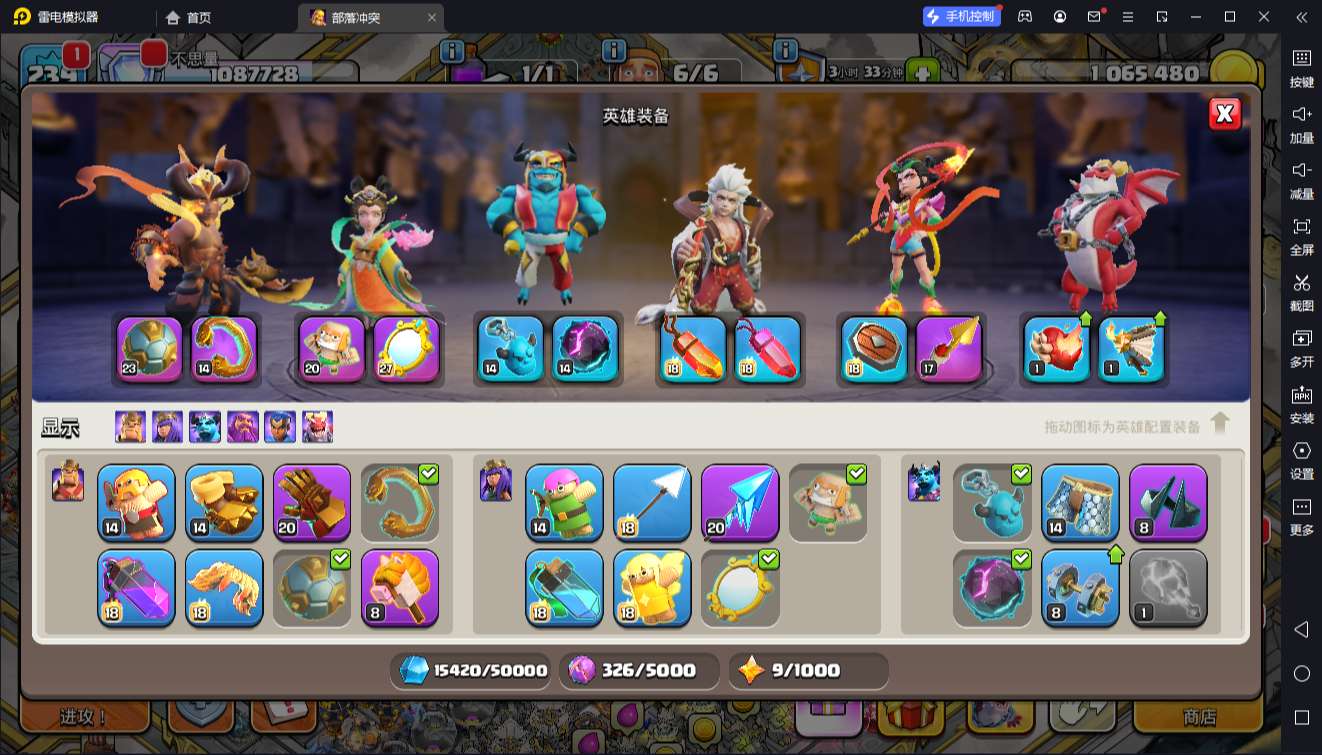The width and height of the screenshot is (1322, 755).
Task: Choose the equipped Rocket Spear slot
Action: pyautogui.click(x=948, y=349)
